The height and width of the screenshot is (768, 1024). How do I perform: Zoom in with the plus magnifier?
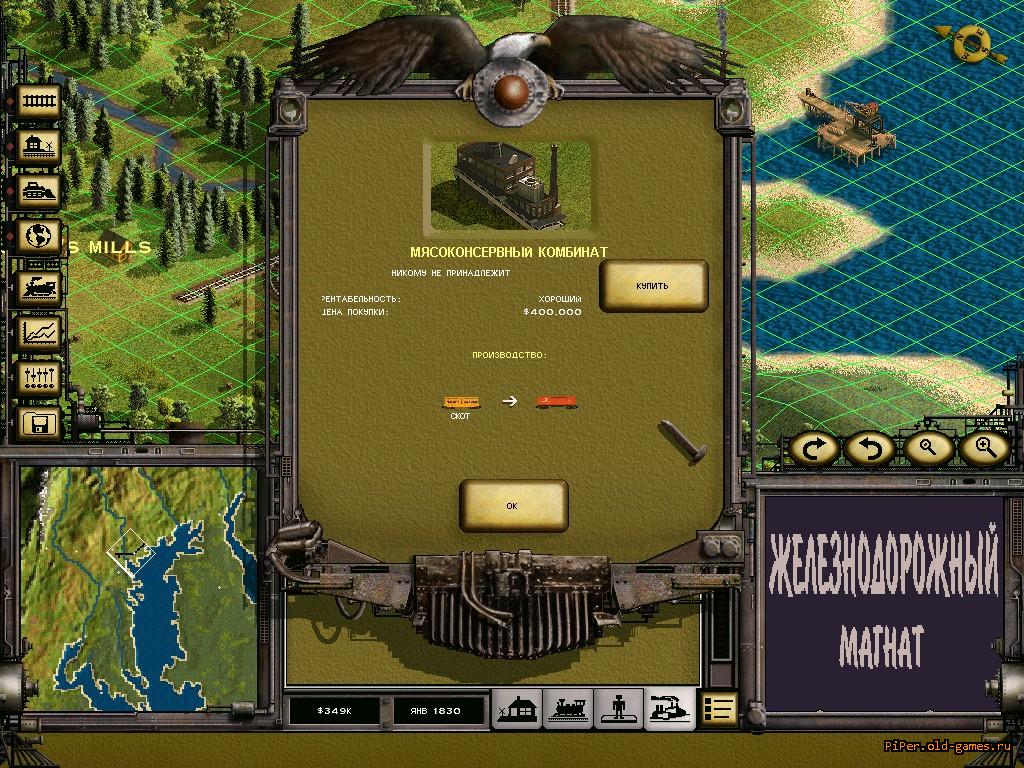click(x=984, y=449)
